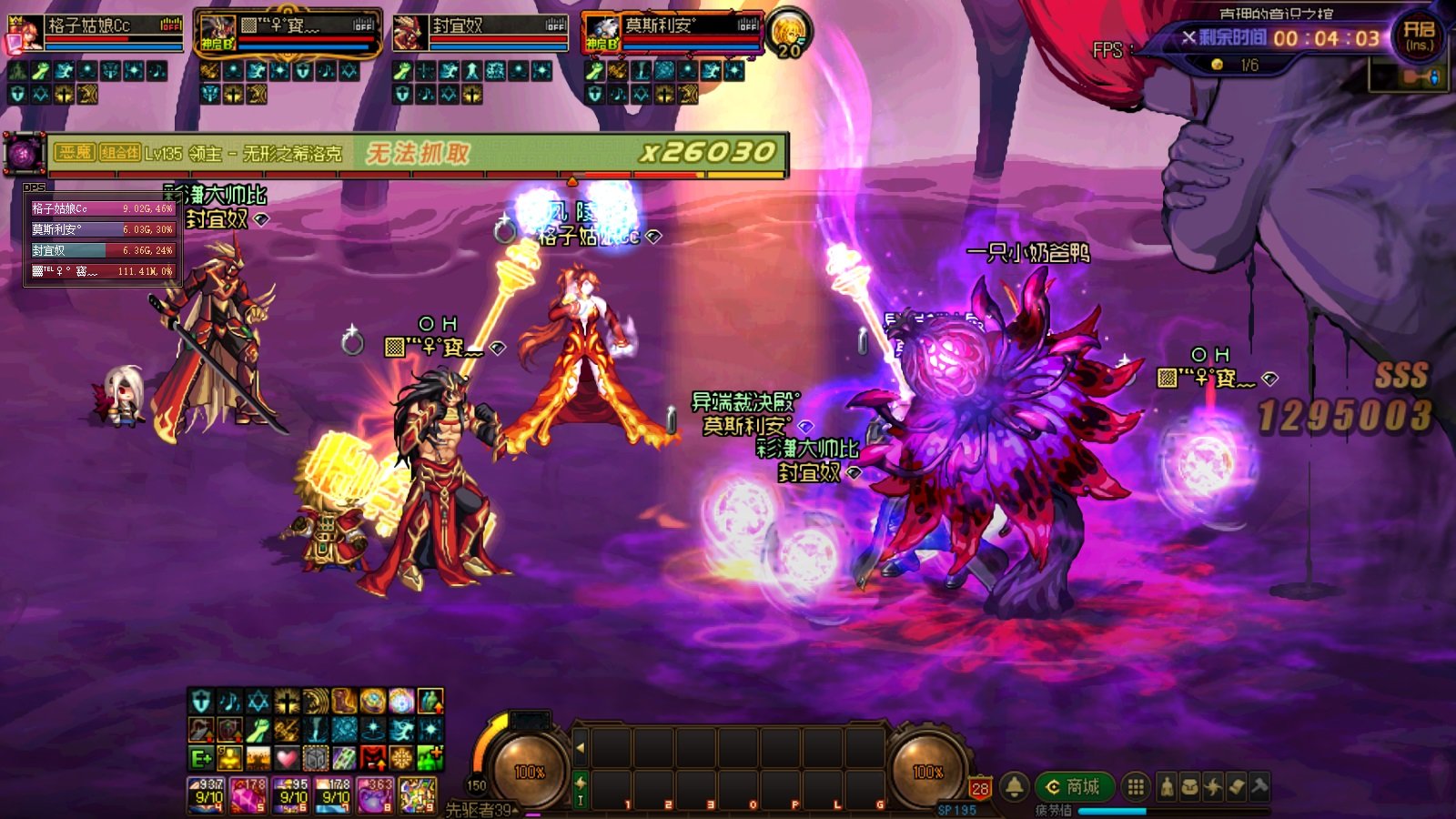Open the inventory bag icon

click(x=1190, y=787)
